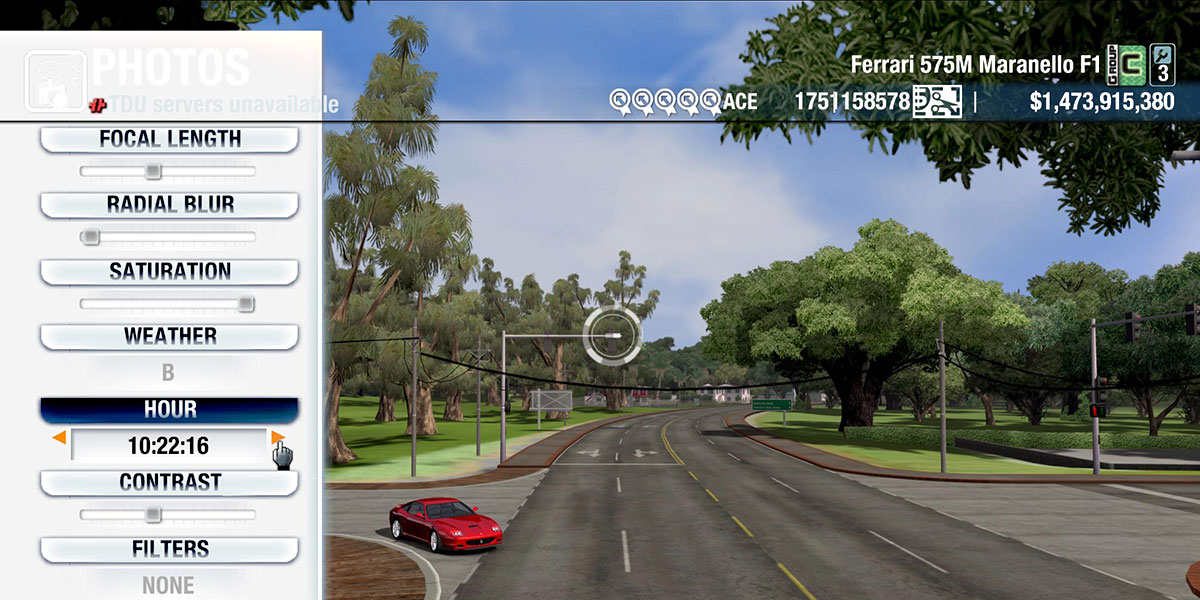Choose the Radial Blur option
The width and height of the screenshot is (1200, 600).
point(169,205)
